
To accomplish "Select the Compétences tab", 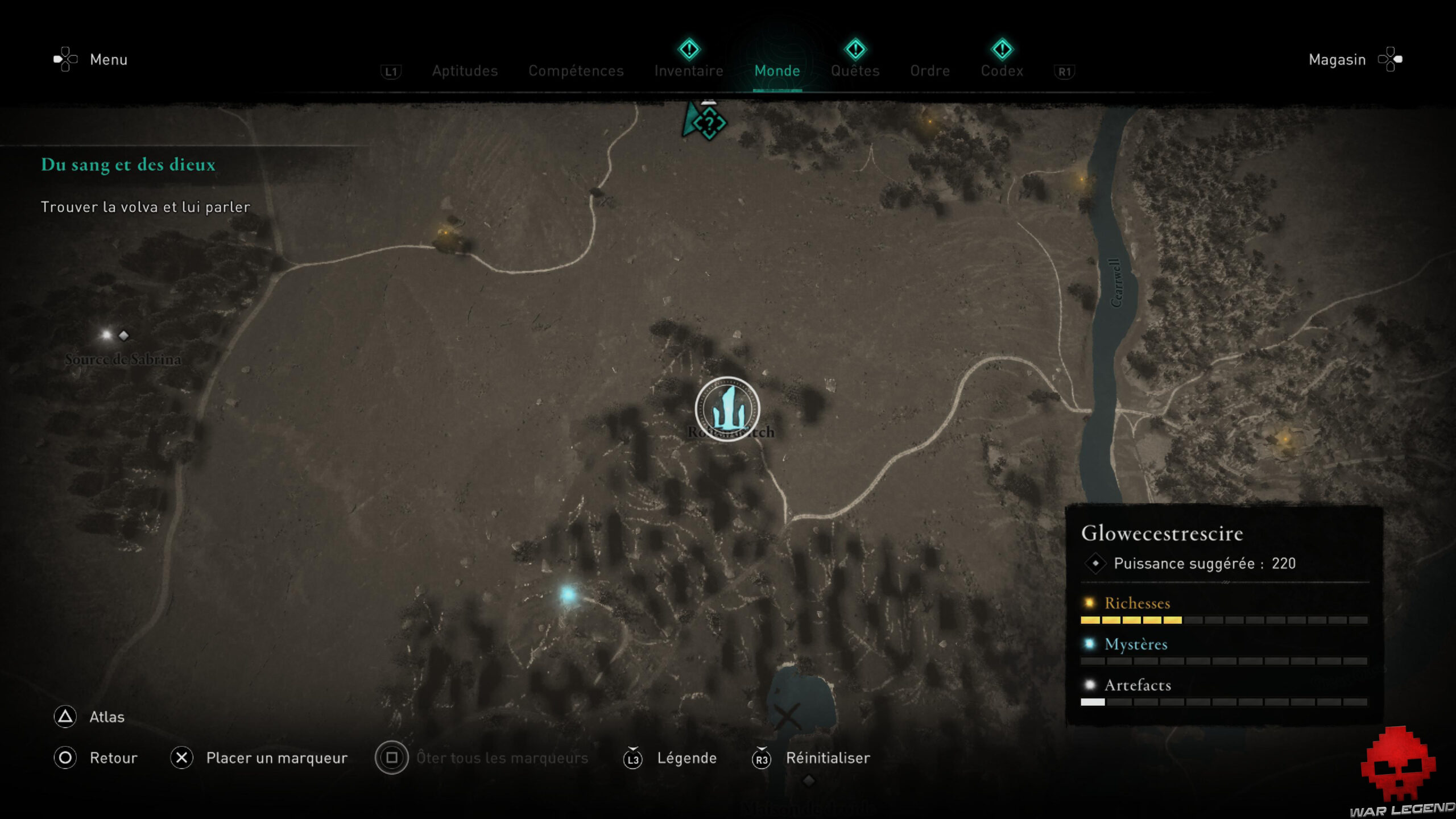I will point(576,71).
